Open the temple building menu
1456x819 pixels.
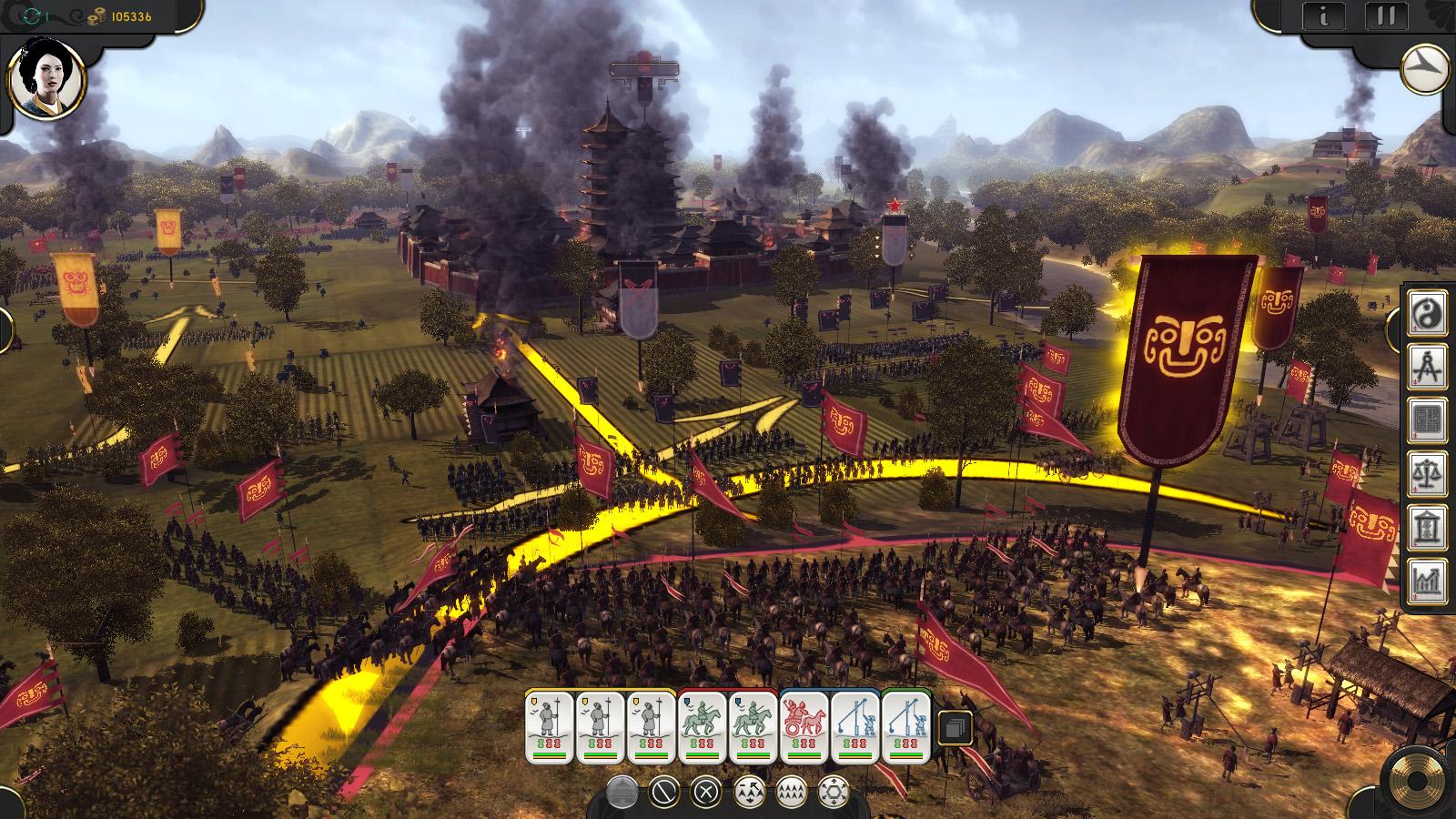[x=1428, y=528]
